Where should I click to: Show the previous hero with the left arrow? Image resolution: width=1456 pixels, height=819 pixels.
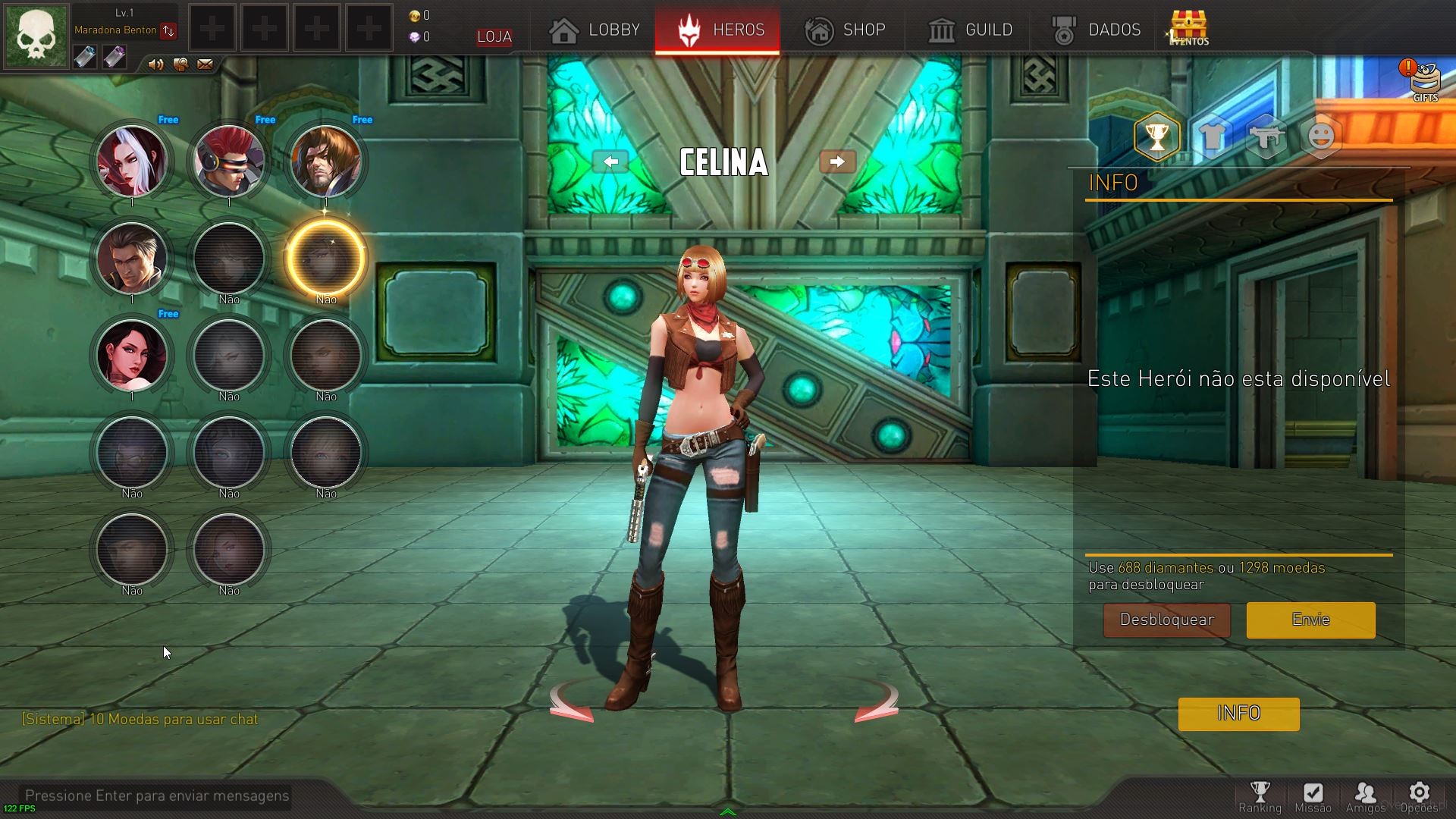pos(610,162)
